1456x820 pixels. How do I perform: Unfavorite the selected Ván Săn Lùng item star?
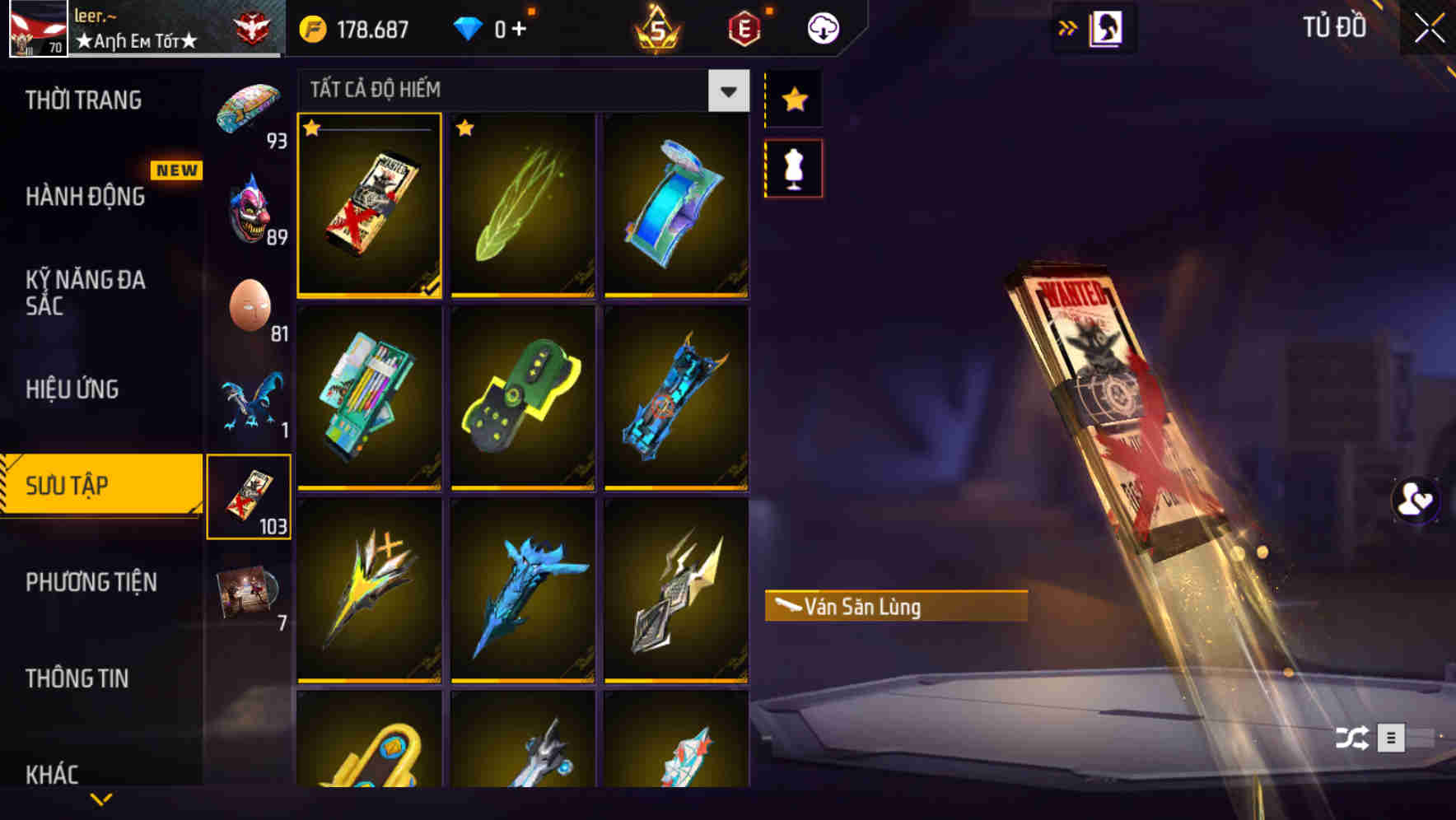[311, 128]
